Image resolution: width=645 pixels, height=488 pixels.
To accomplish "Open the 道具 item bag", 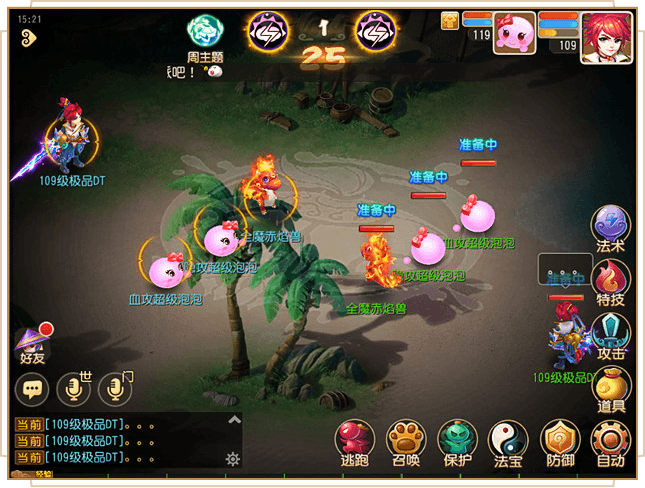I will (x=611, y=387).
